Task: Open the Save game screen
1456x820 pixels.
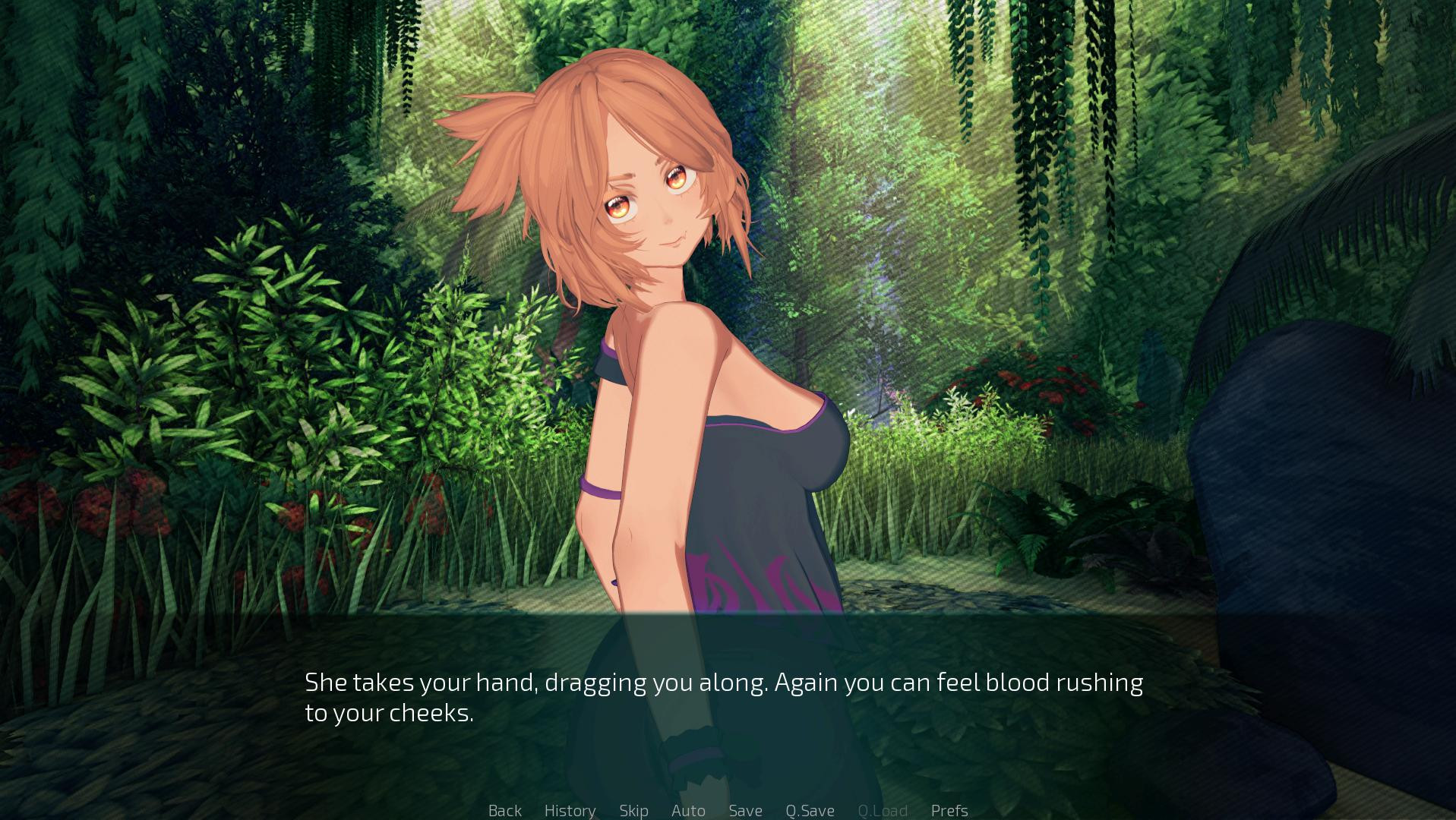Action: [x=745, y=810]
